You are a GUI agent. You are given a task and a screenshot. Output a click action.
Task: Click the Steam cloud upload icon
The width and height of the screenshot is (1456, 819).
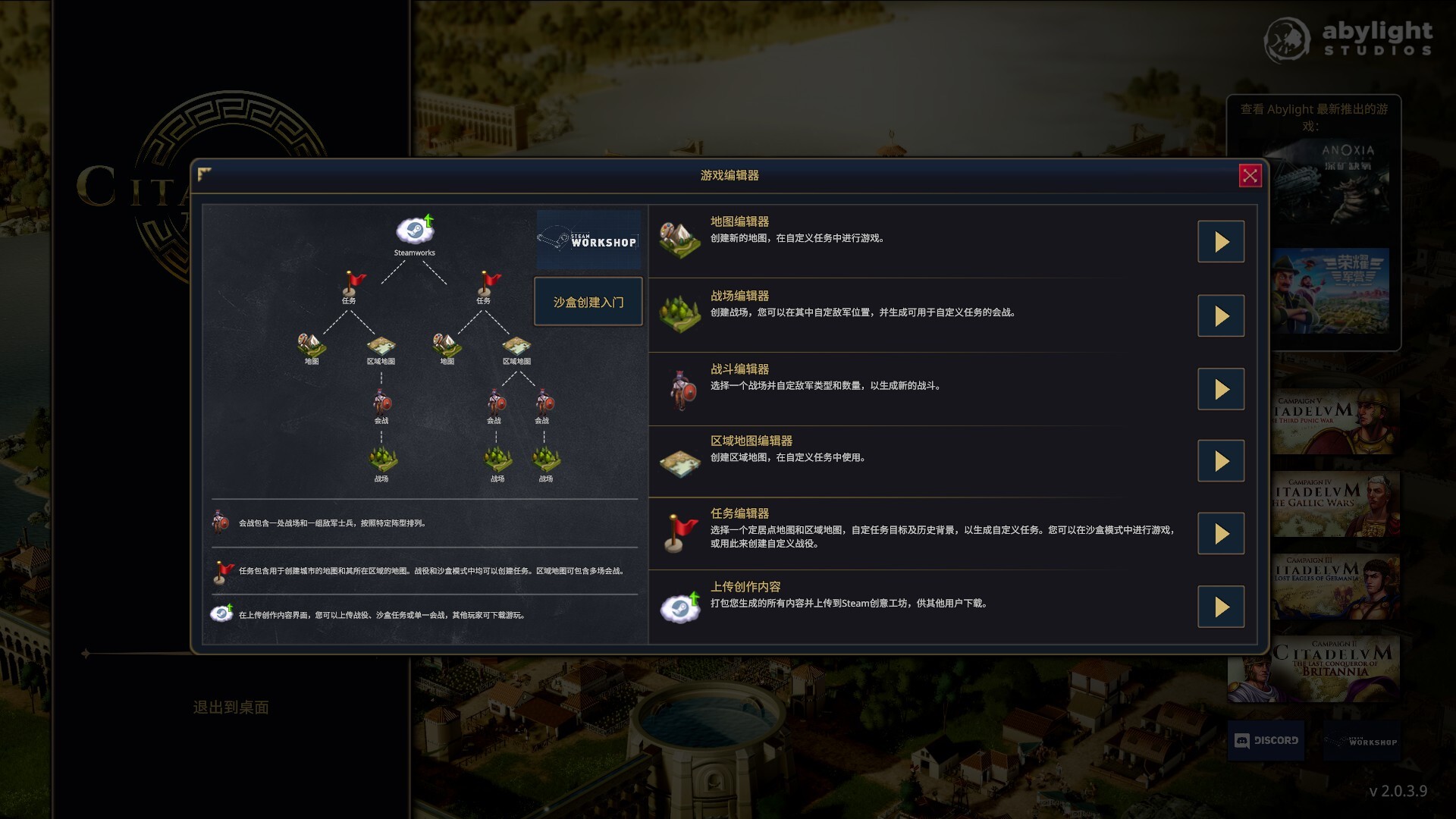[680, 605]
